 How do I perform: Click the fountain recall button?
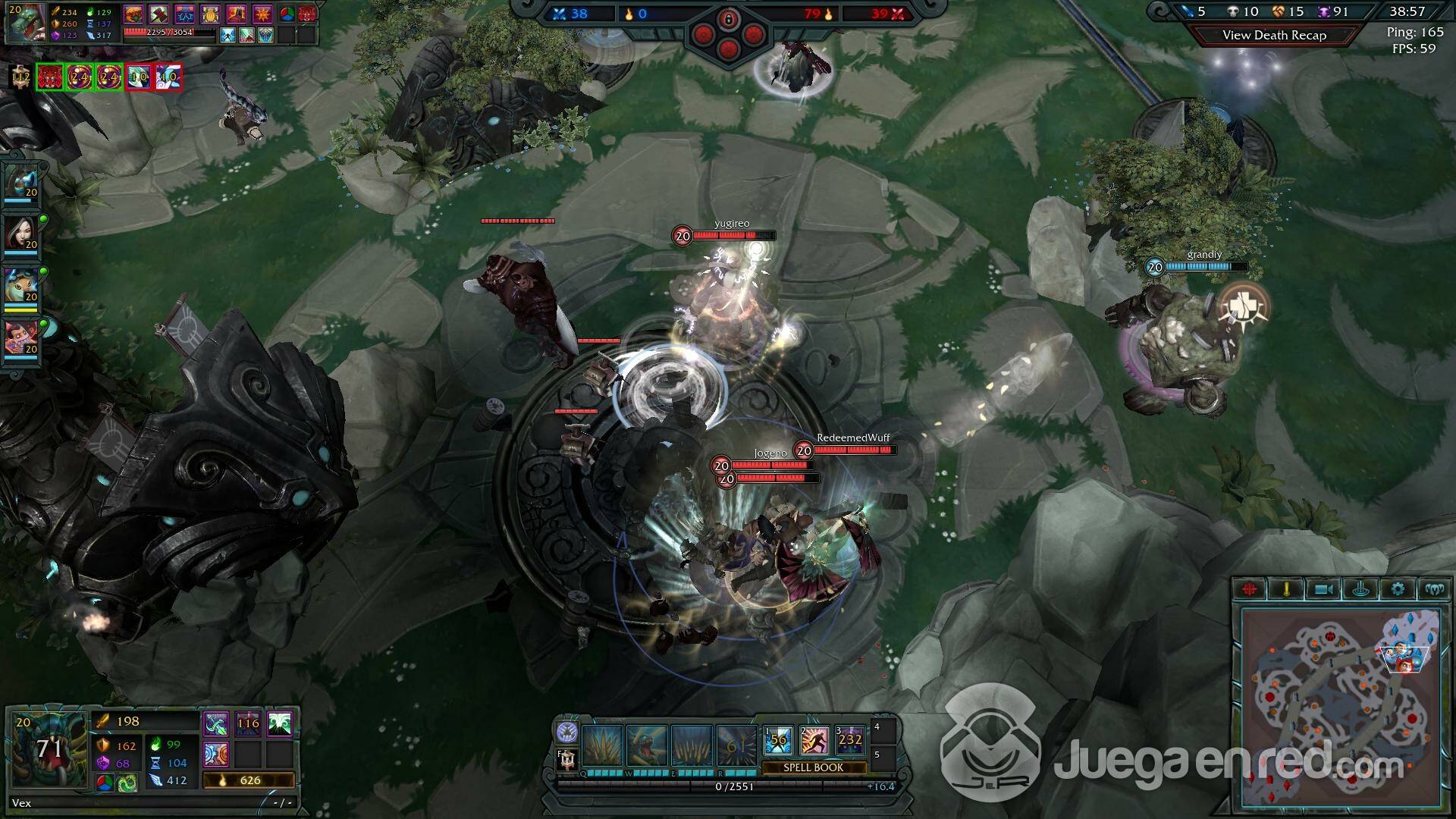[x=1360, y=589]
